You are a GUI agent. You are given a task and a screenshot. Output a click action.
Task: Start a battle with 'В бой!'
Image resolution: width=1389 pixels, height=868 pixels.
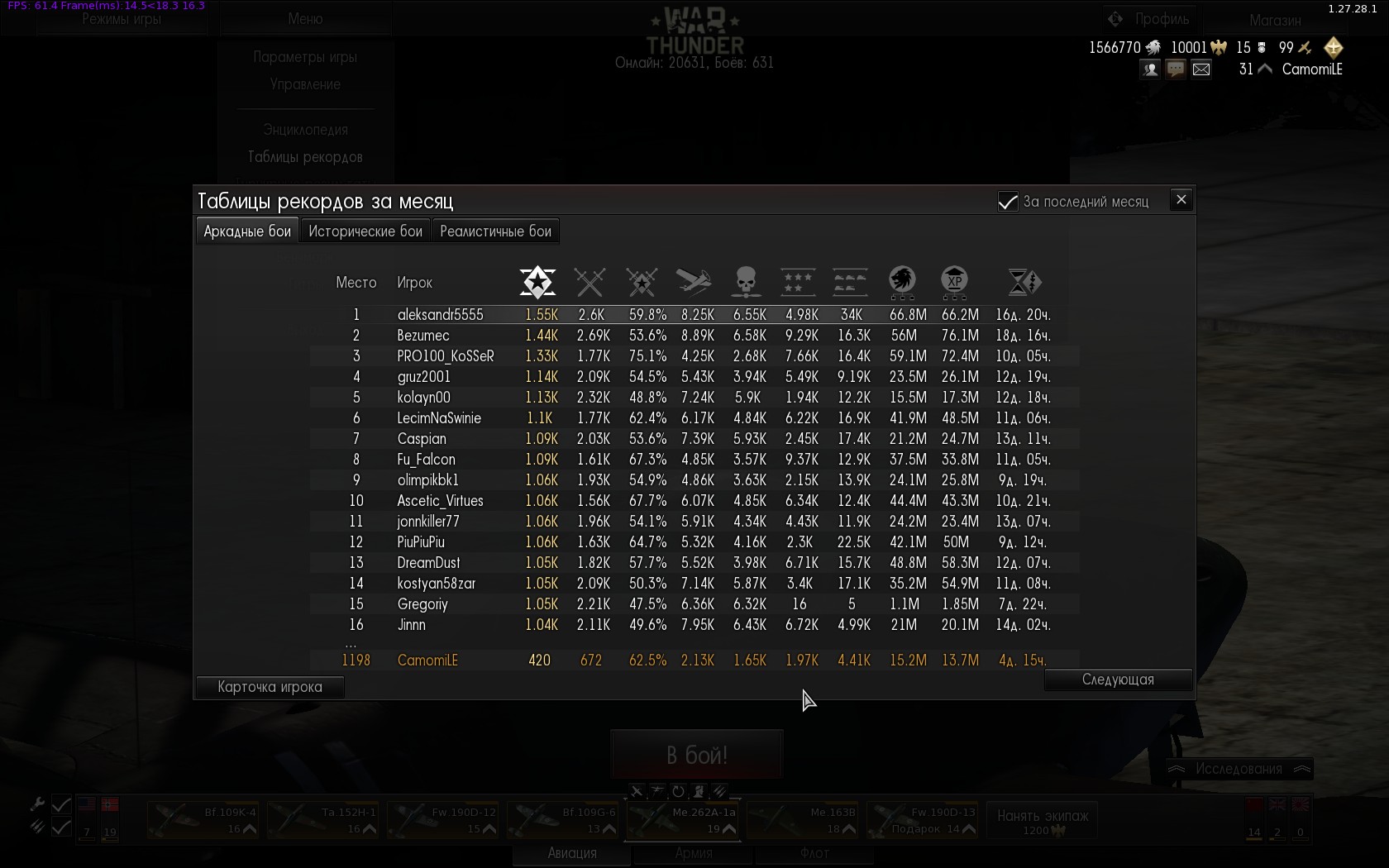coord(697,755)
